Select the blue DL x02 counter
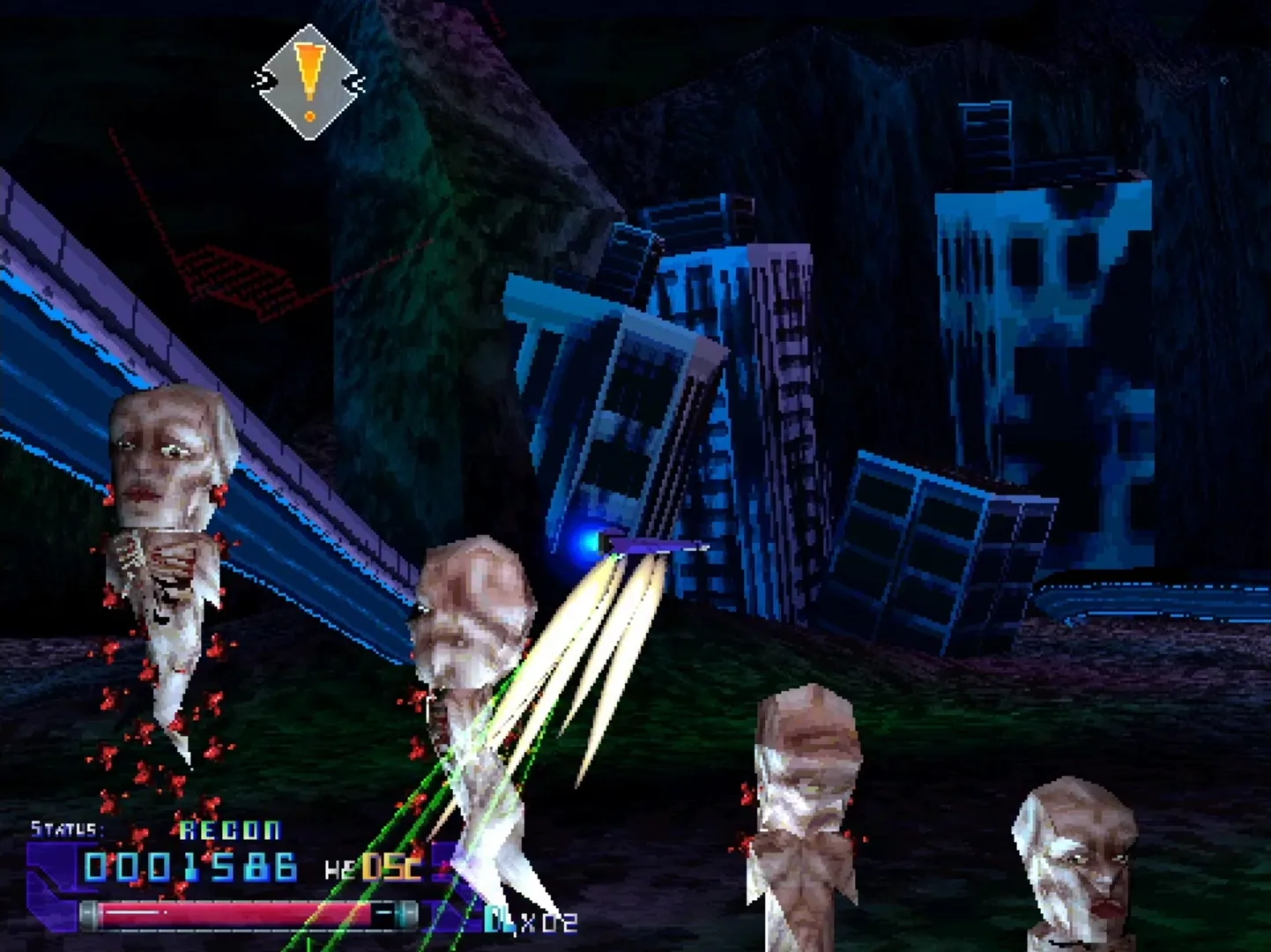 pos(527,919)
